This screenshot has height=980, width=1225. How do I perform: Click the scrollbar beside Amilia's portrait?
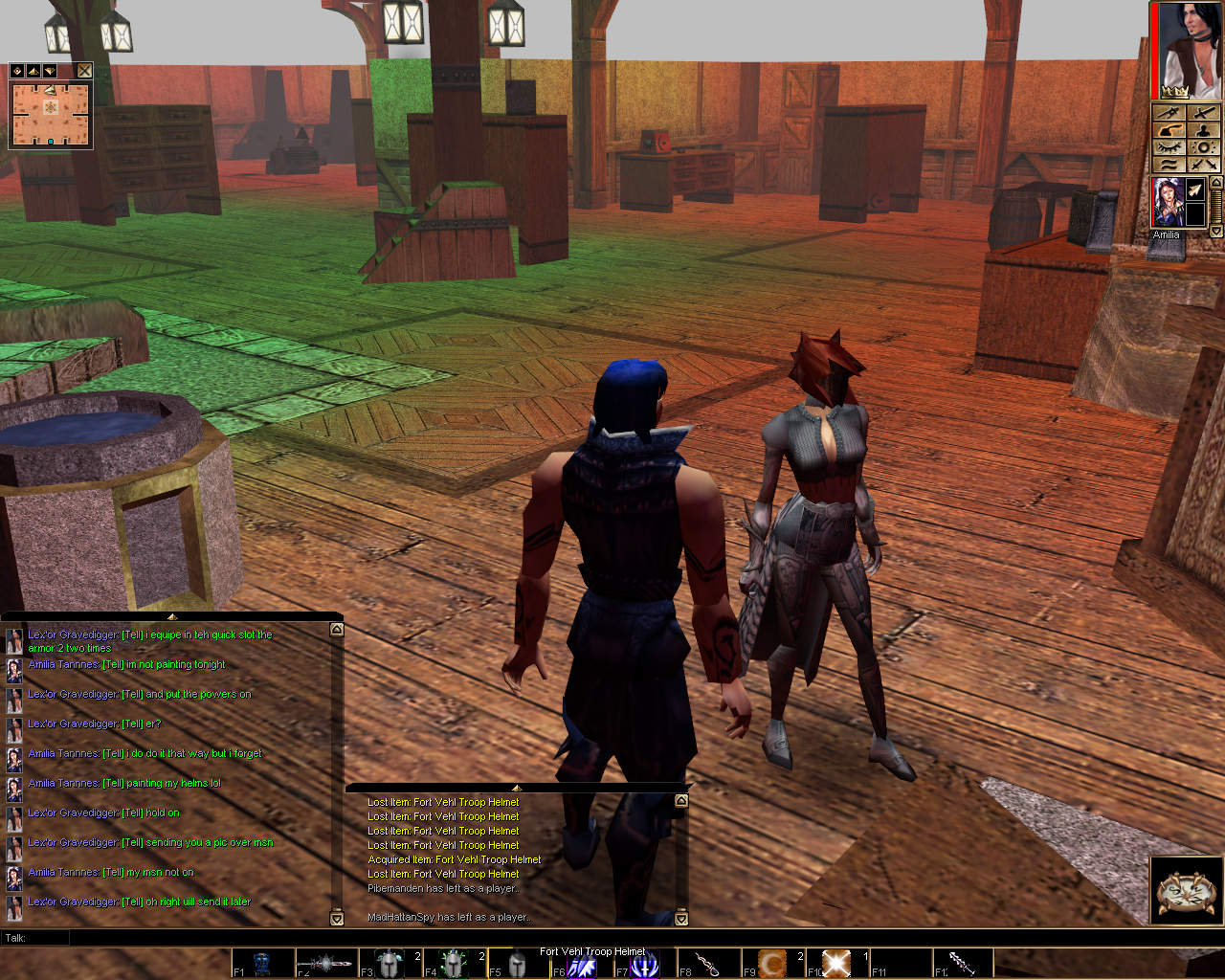pos(1215,208)
